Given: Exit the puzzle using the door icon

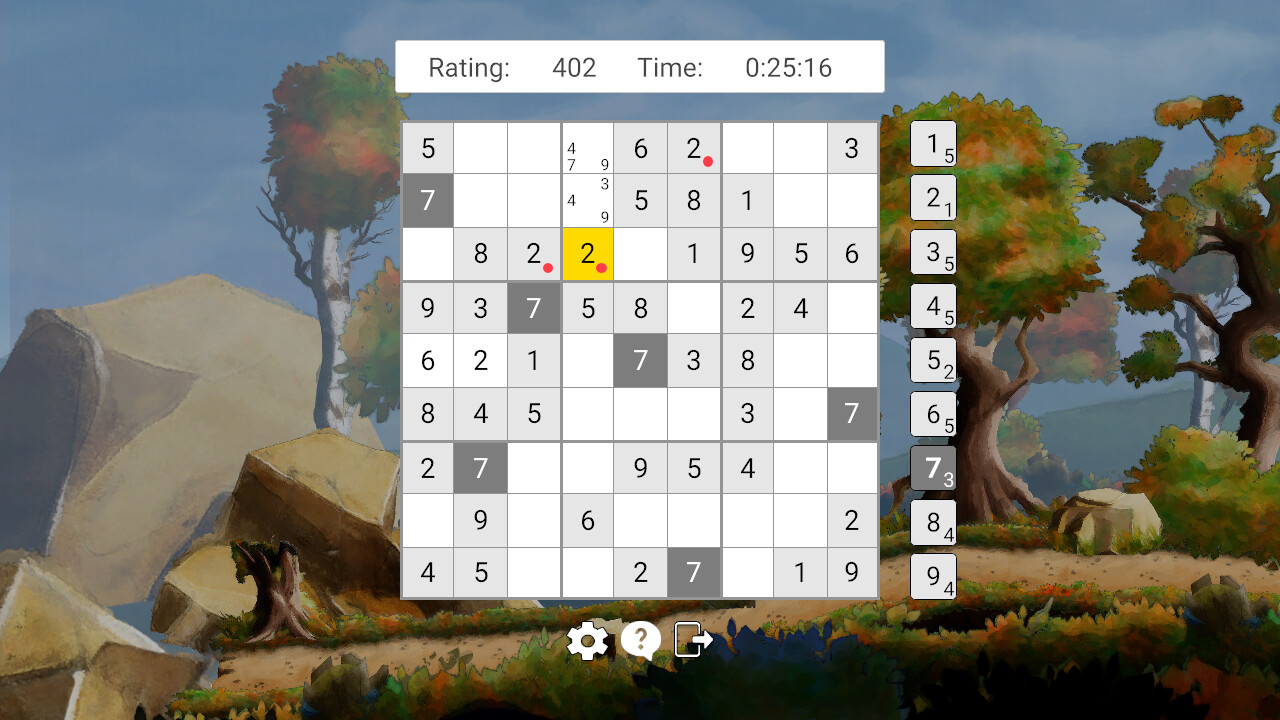Looking at the screenshot, I should [692, 640].
